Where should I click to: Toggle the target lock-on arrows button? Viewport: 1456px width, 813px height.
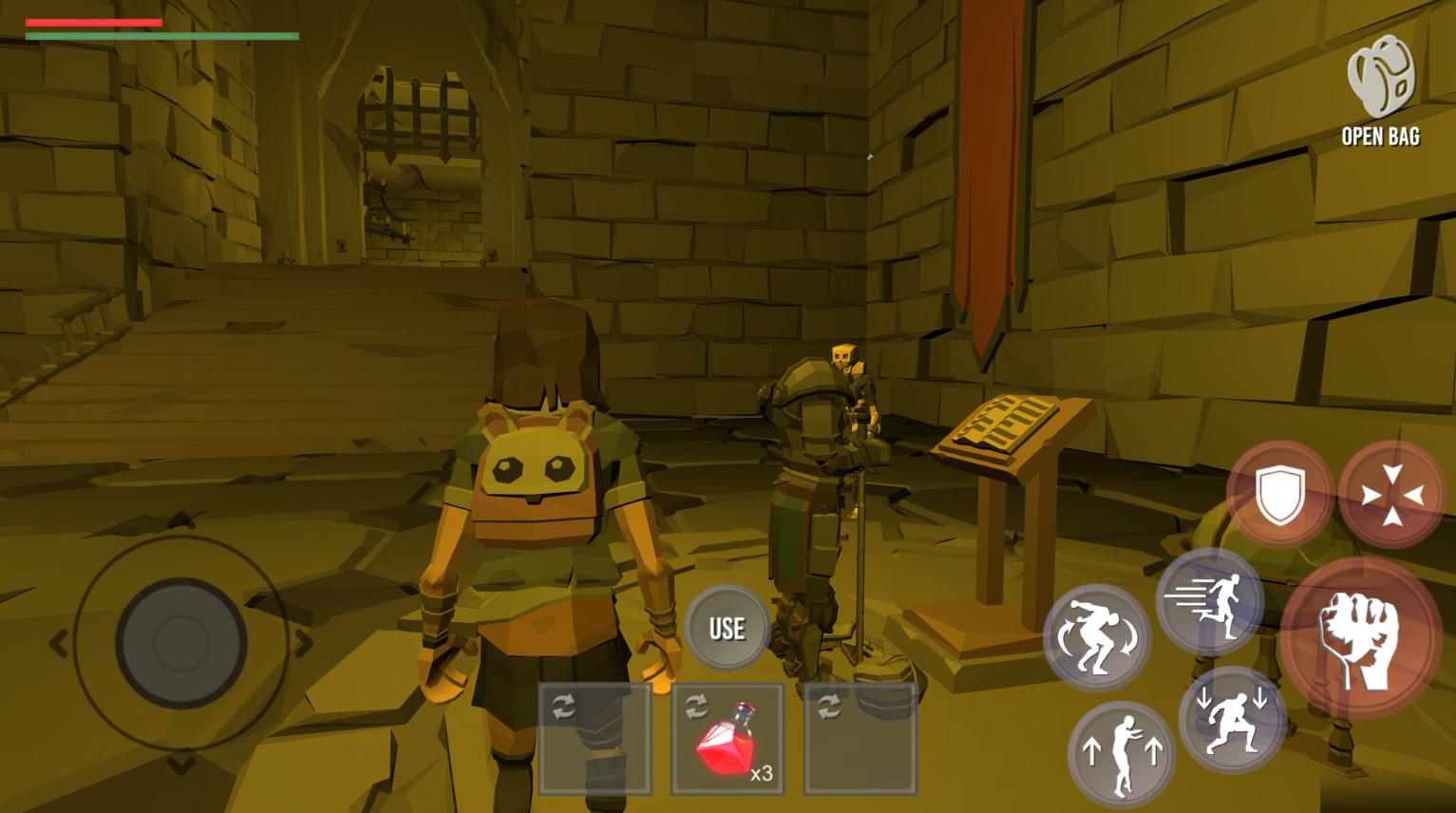[x=1391, y=494]
